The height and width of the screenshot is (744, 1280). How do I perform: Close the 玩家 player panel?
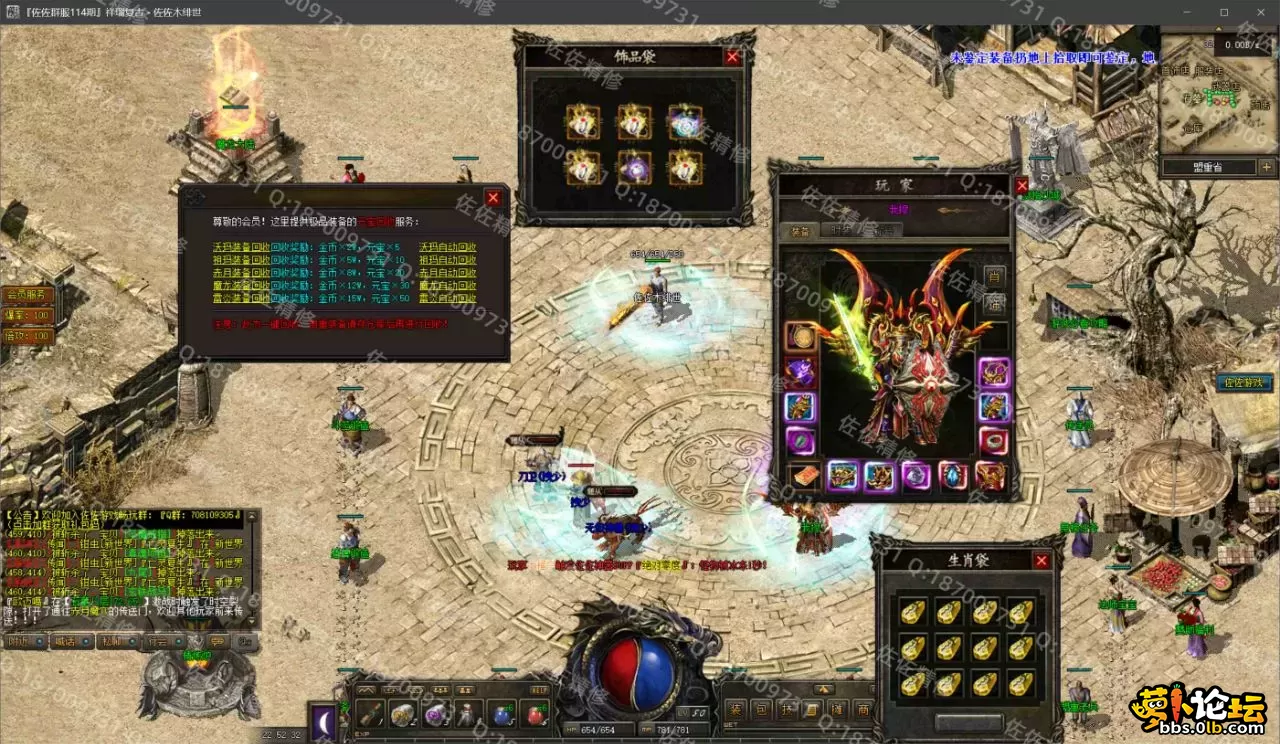1021,186
